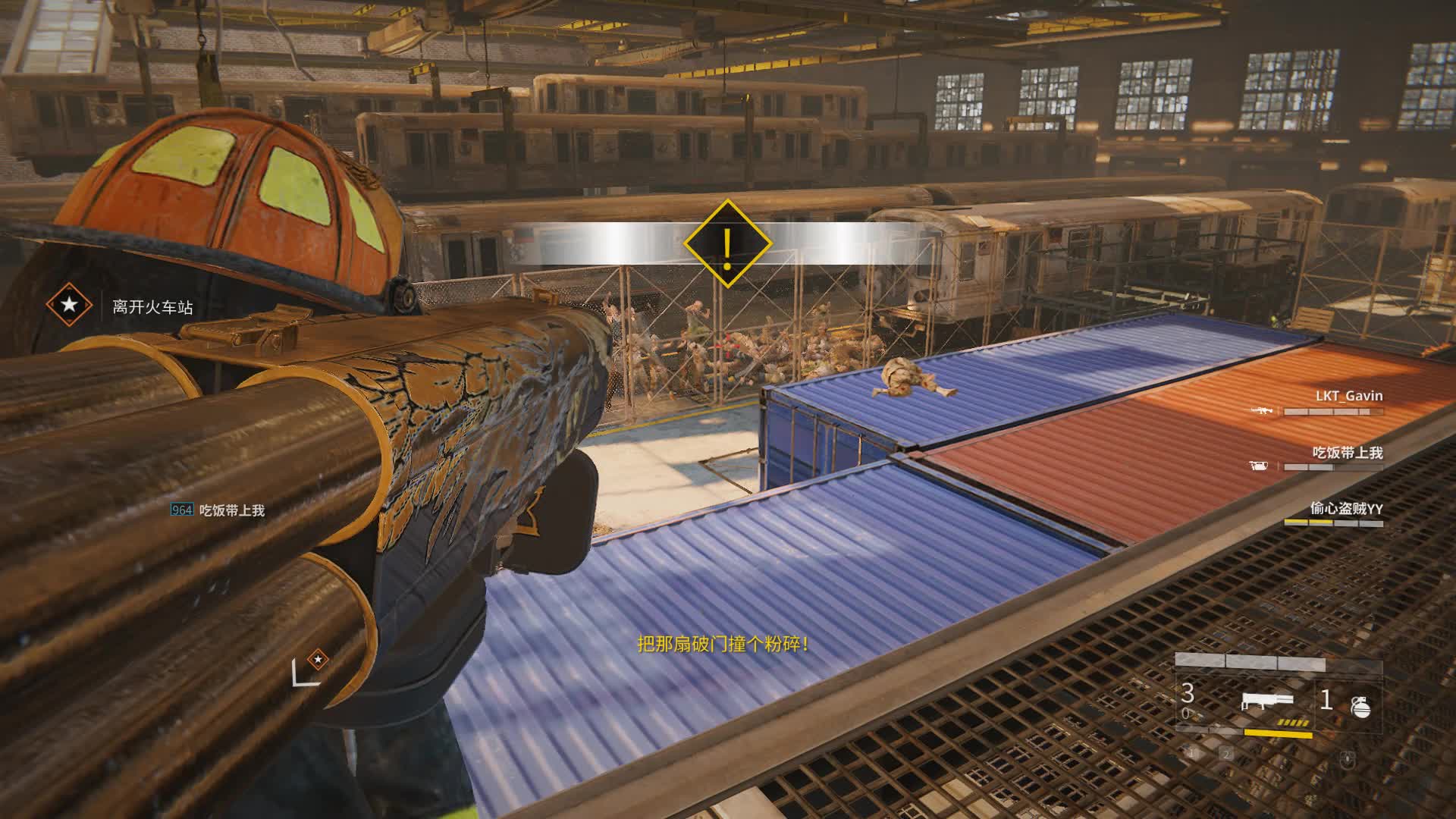Click the yellow exclamation warning diamond
This screenshot has width=1456, height=819.
(x=727, y=243)
